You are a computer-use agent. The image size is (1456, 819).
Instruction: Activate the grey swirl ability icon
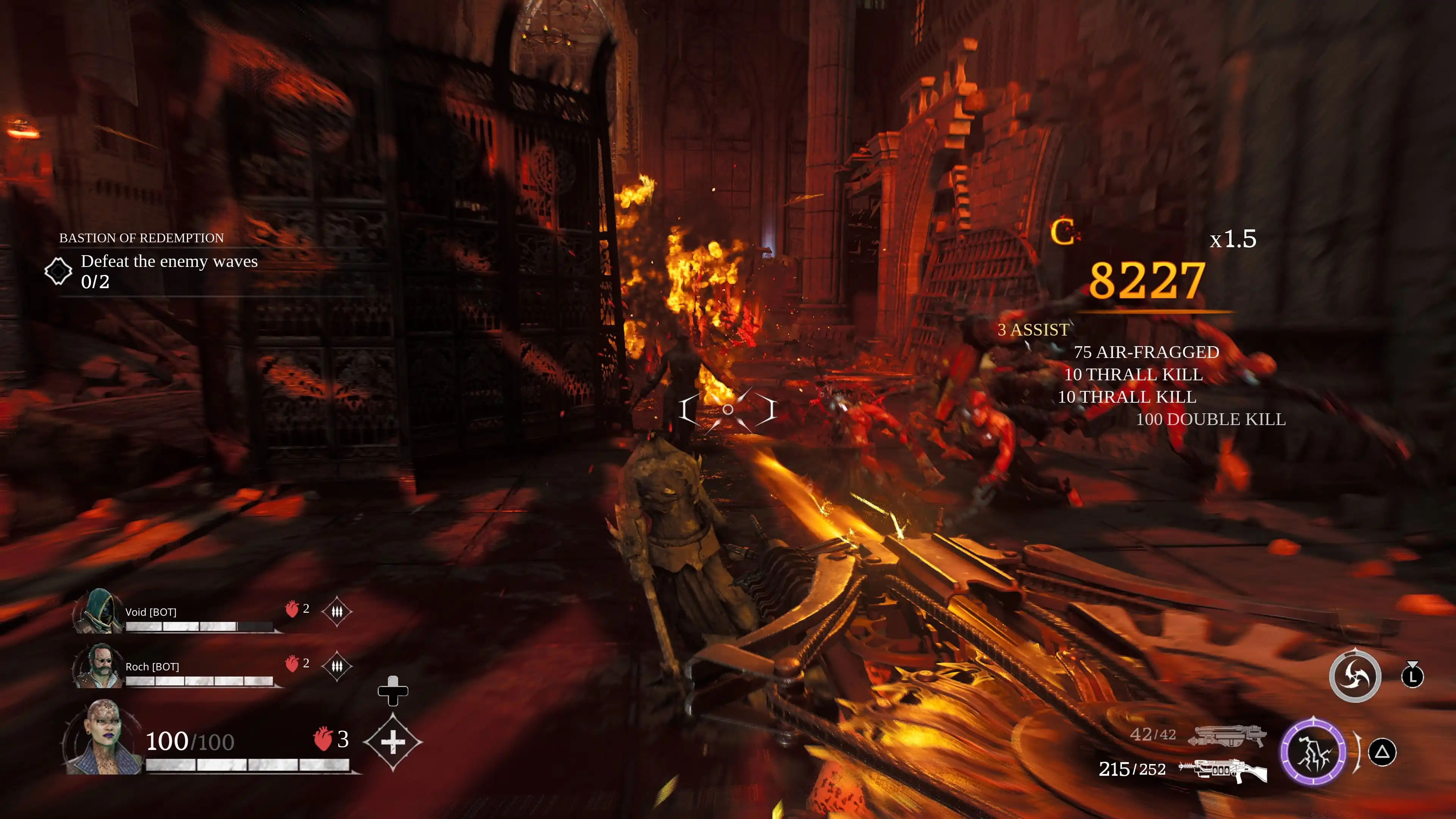click(1354, 676)
